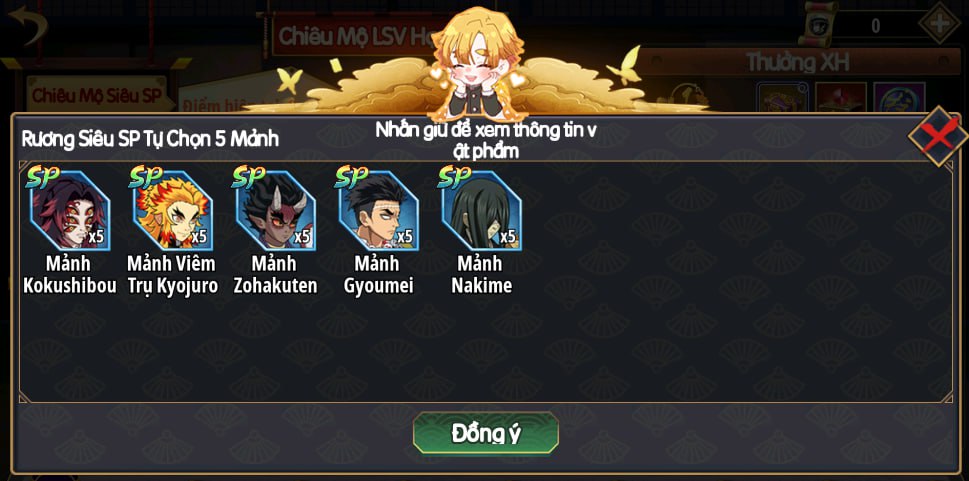The width and height of the screenshot is (969, 481).
Task: Select the Mảnh Gyoumei shard
Action: tap(378, 211)
